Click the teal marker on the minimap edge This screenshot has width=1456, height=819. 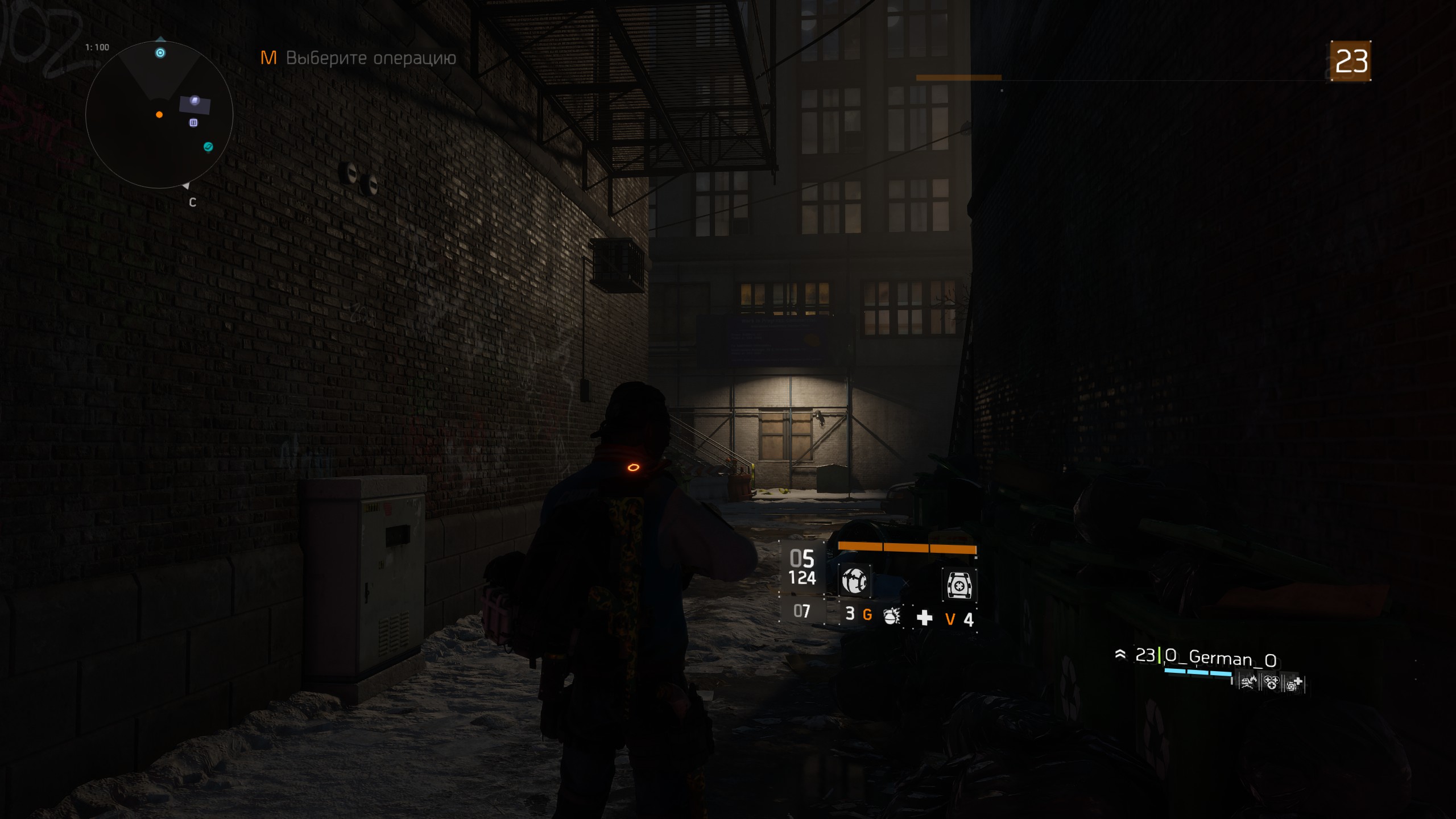click(x=208, y=147)
